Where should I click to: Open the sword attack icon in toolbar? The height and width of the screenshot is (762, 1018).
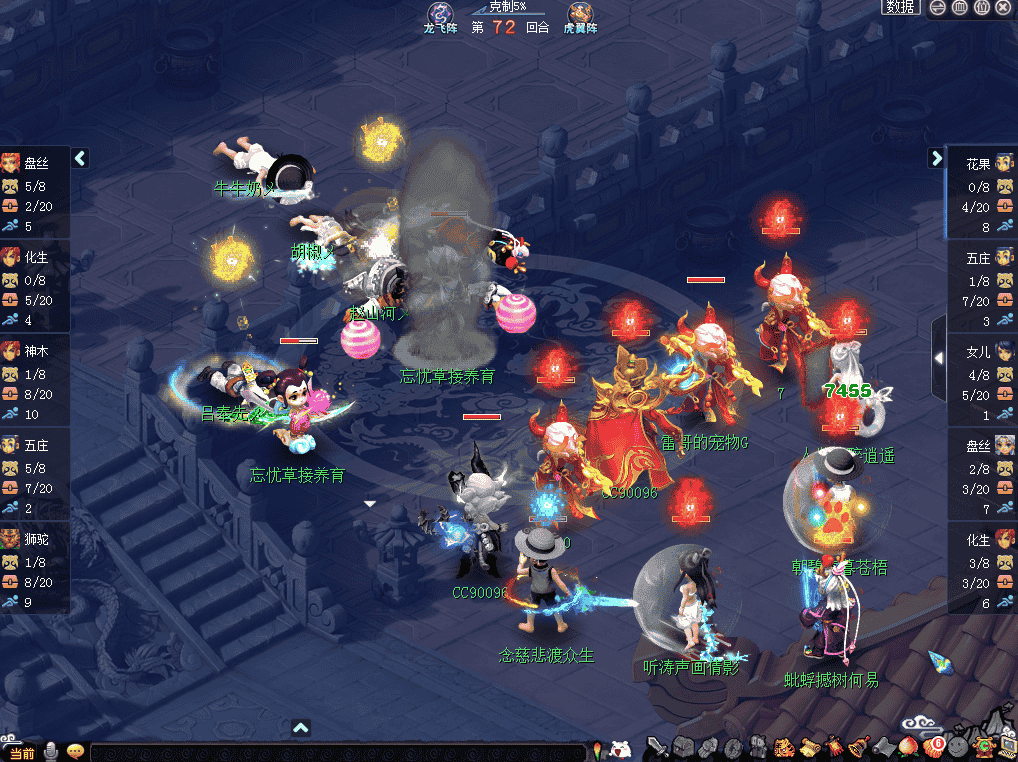[657, 746]
